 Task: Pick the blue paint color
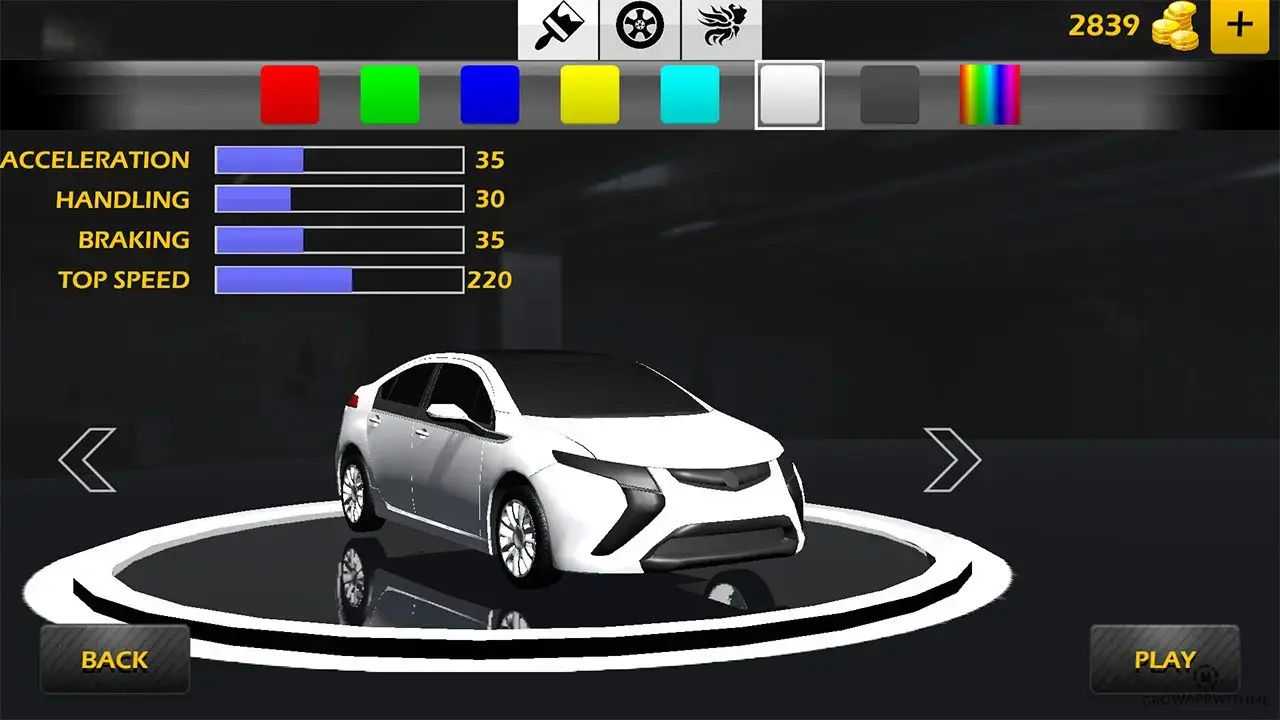click(x=490, y=95)
